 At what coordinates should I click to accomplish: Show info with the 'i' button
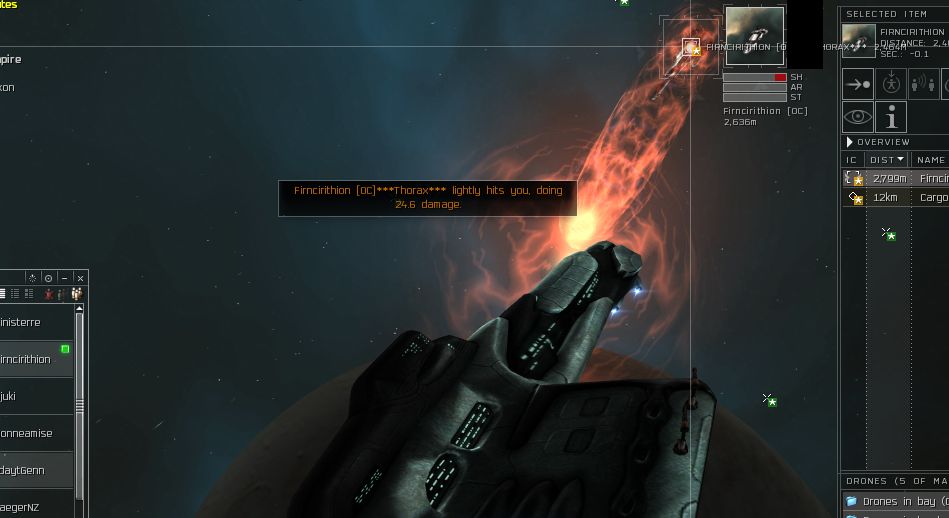890,117
